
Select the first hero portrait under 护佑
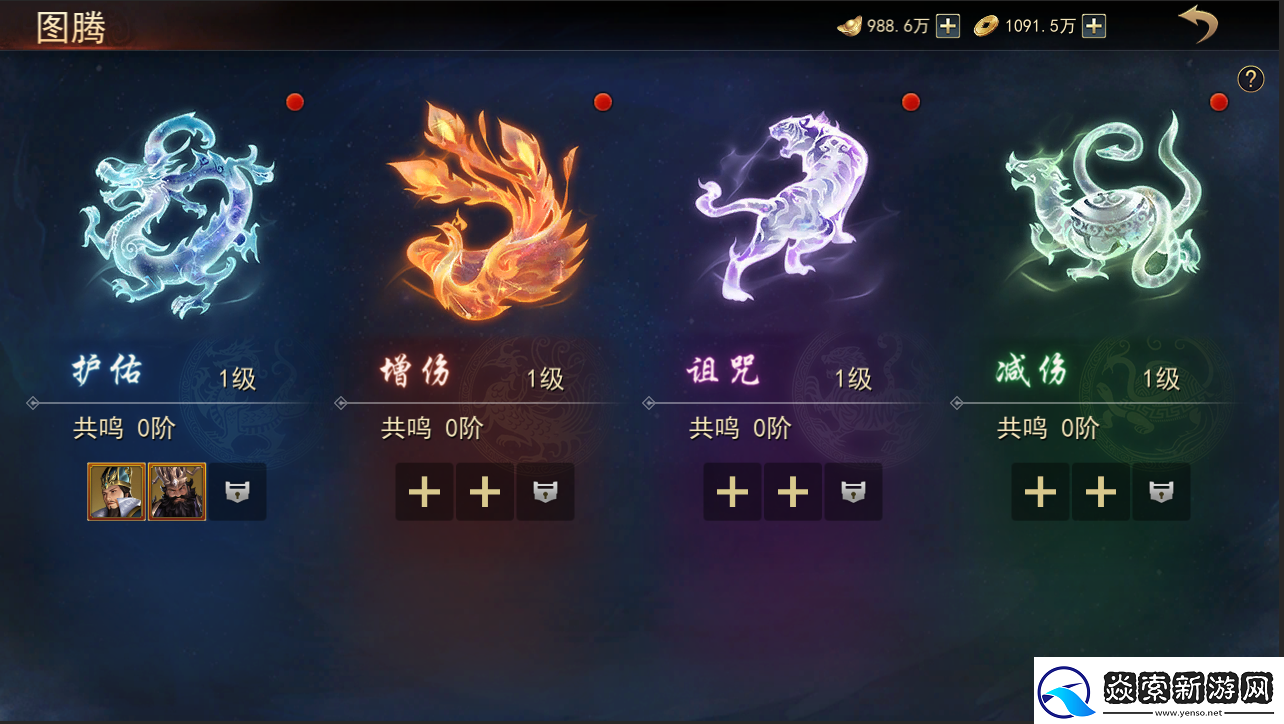(x=116, y=491)
